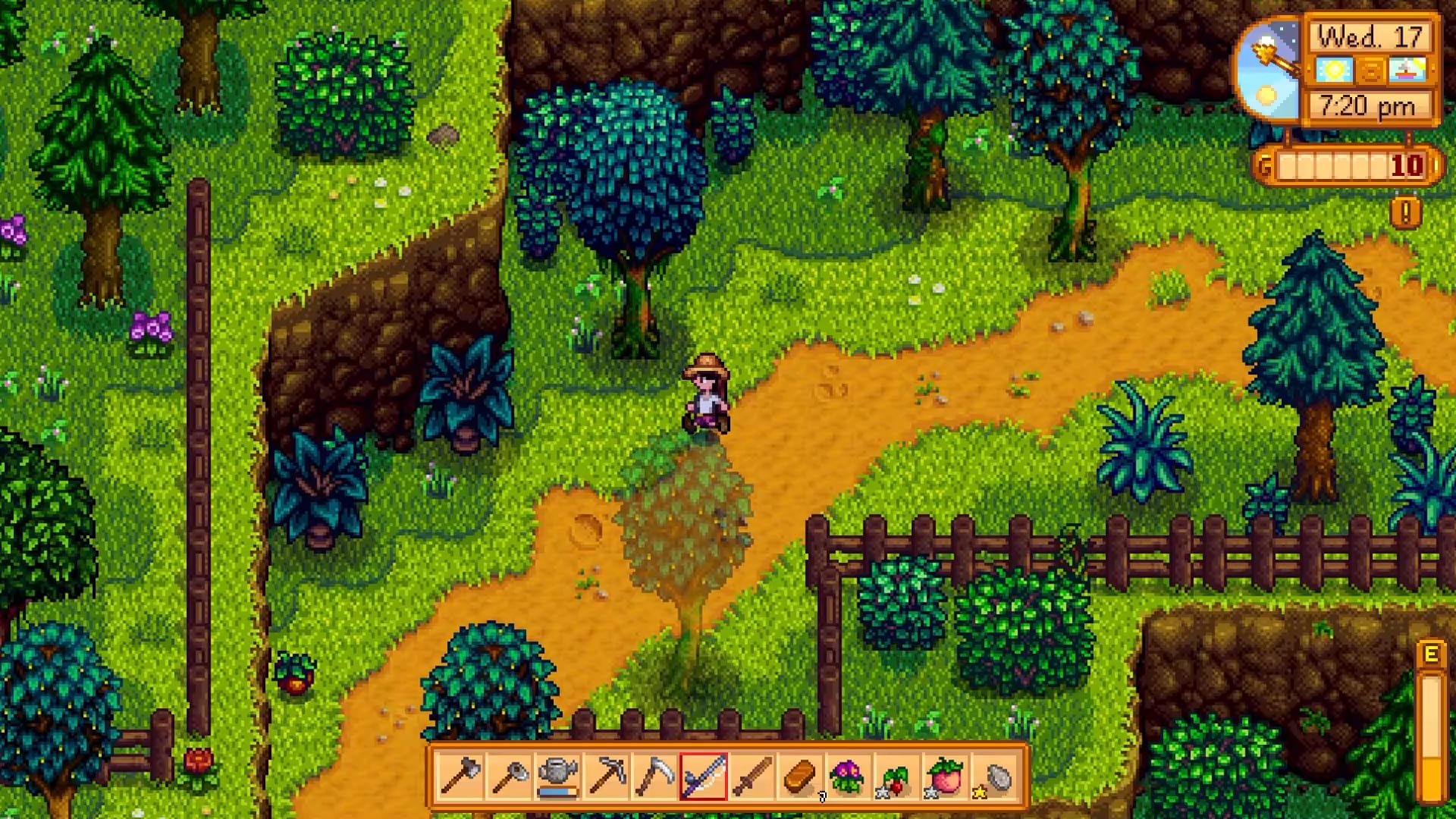Choose the hoe tool slot
1456x819 pixels.
[509, 777]
